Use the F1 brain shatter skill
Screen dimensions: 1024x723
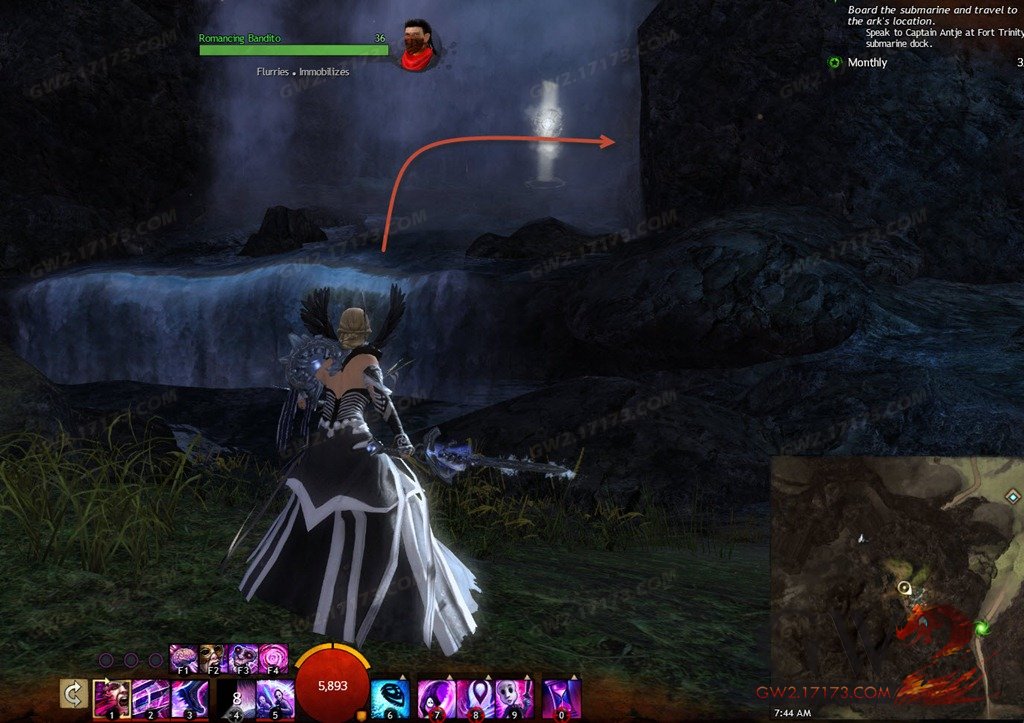[183, 658]
